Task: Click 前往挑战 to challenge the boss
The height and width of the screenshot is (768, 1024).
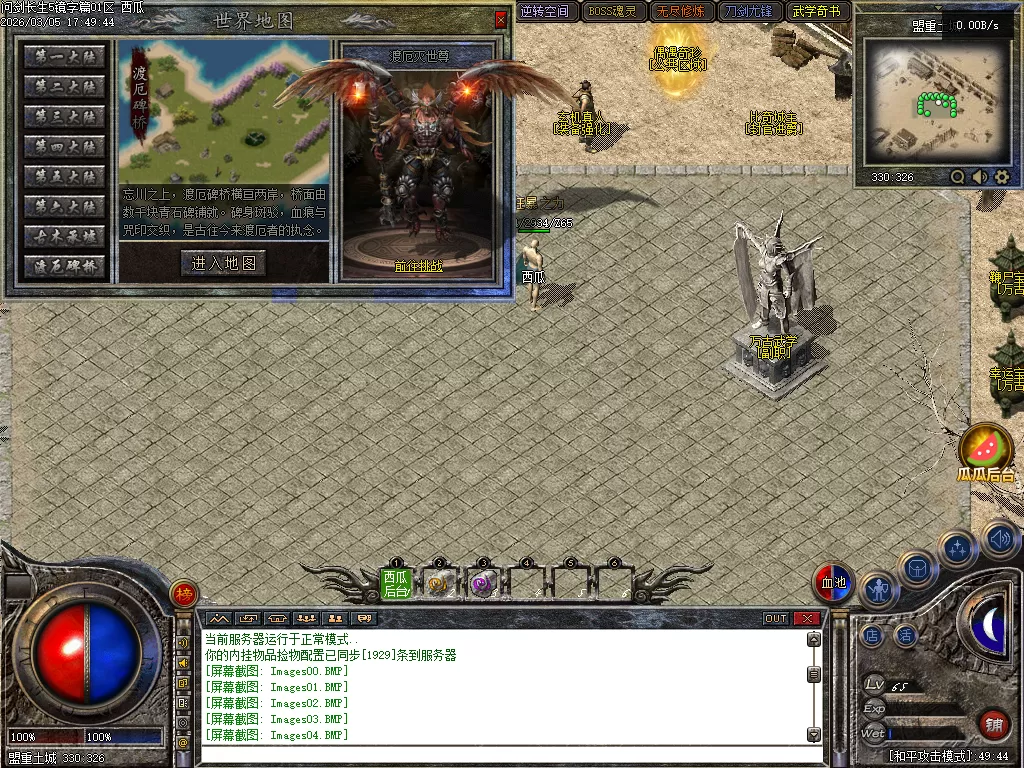Action: click(417, 267)
